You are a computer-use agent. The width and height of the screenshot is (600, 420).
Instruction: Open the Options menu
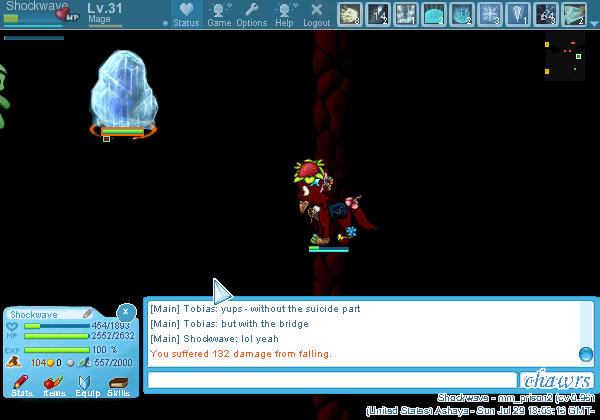point(252,14)
